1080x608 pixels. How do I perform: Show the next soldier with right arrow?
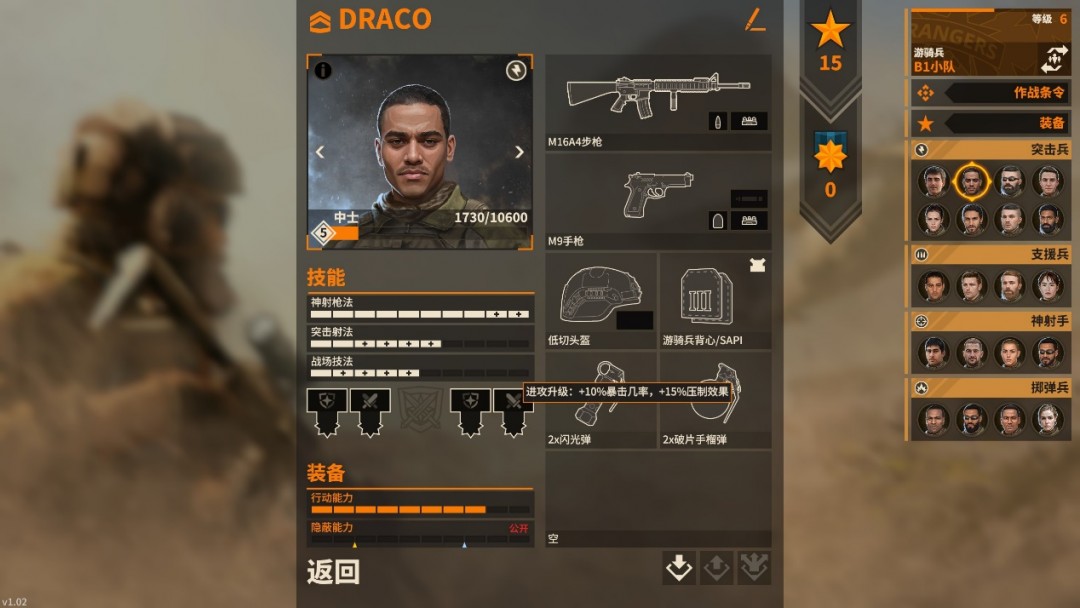tap(519, 152)
